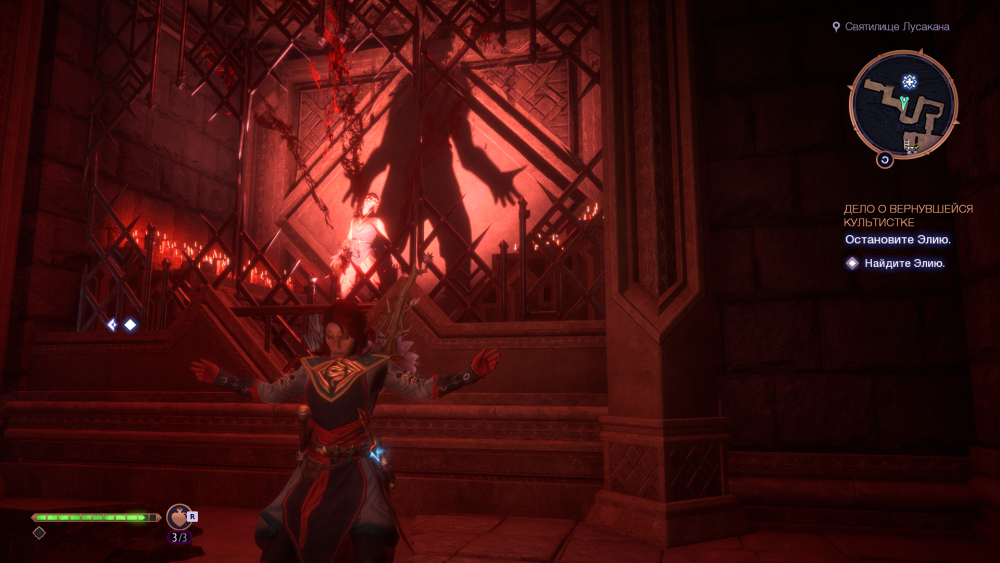1000x563 pixels.
Task: Select the healing potion icon
Action: [179, 516]
